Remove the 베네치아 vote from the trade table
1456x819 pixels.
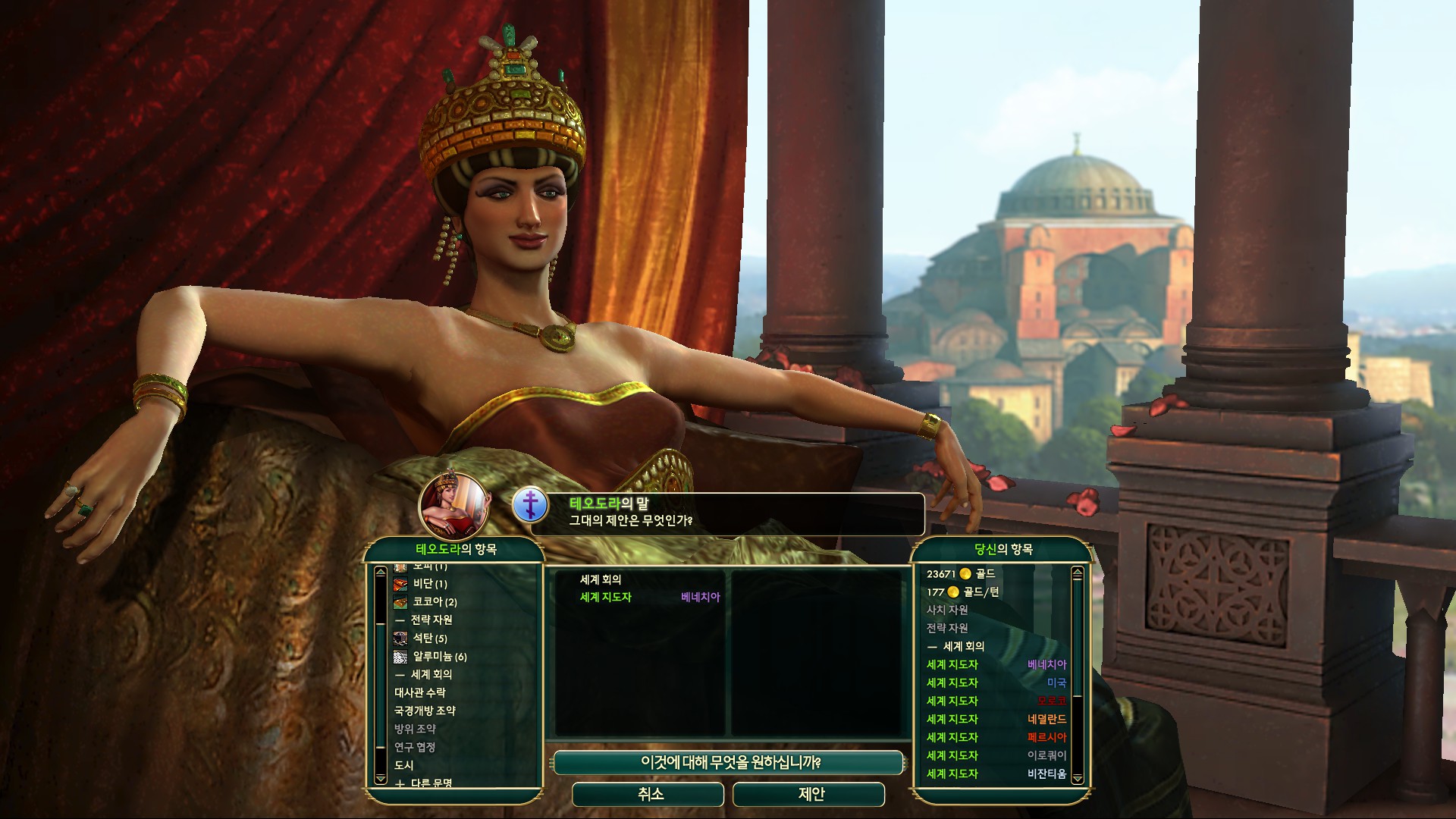649,598
